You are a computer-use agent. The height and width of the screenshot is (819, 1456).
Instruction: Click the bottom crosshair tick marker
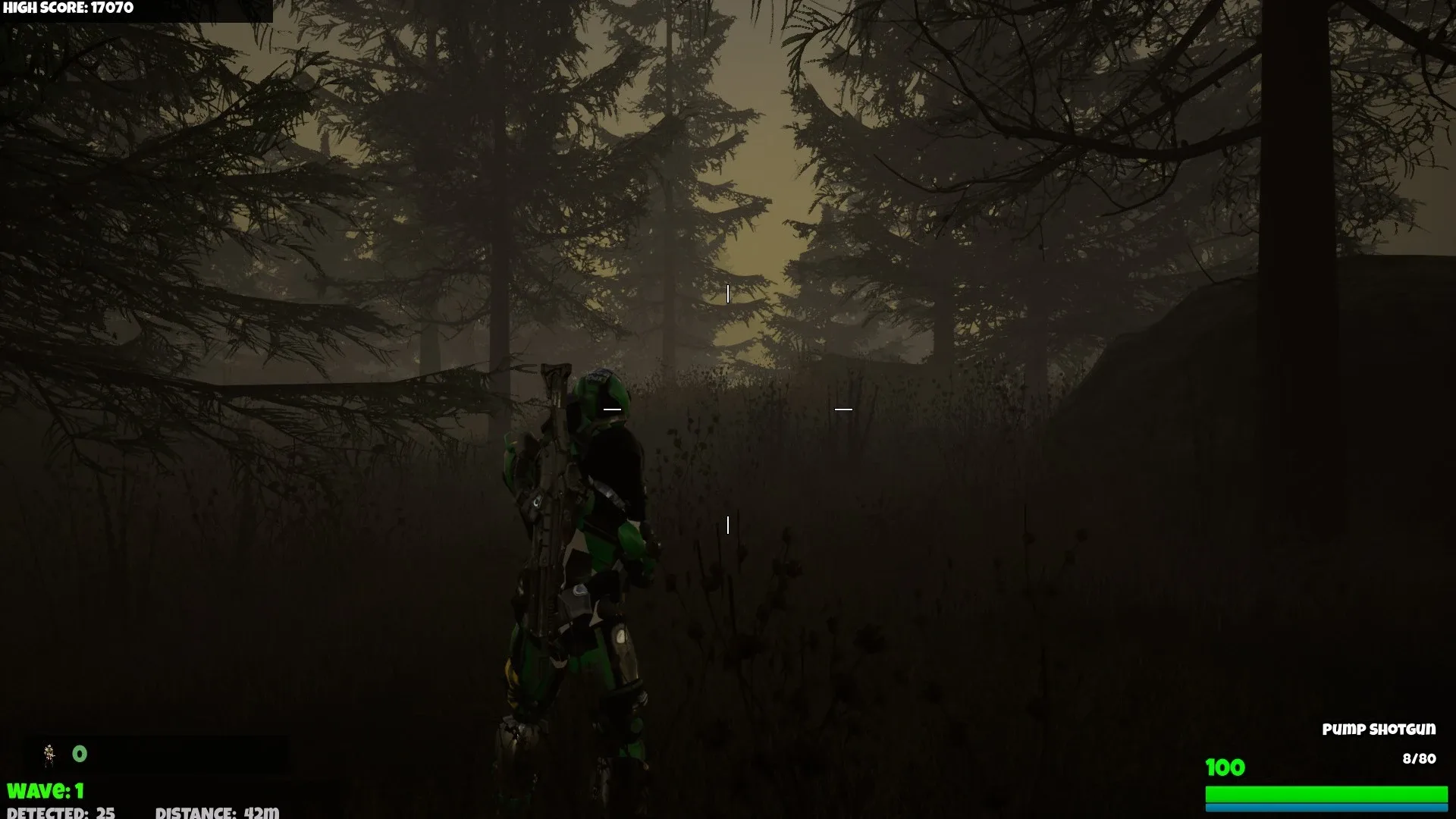click(x=730, y=521)
